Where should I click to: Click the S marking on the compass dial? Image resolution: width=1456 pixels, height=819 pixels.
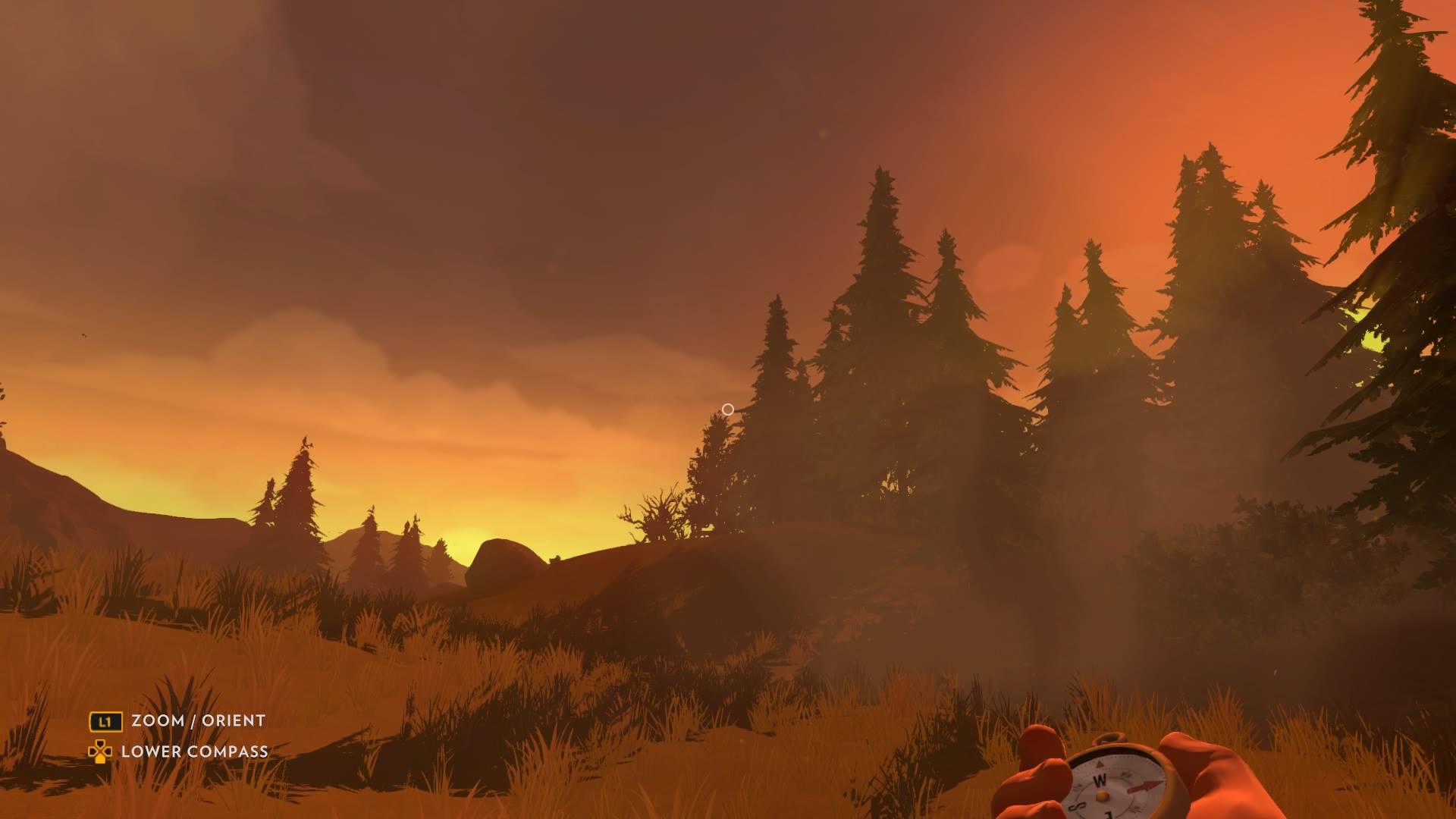(1077, 805)
